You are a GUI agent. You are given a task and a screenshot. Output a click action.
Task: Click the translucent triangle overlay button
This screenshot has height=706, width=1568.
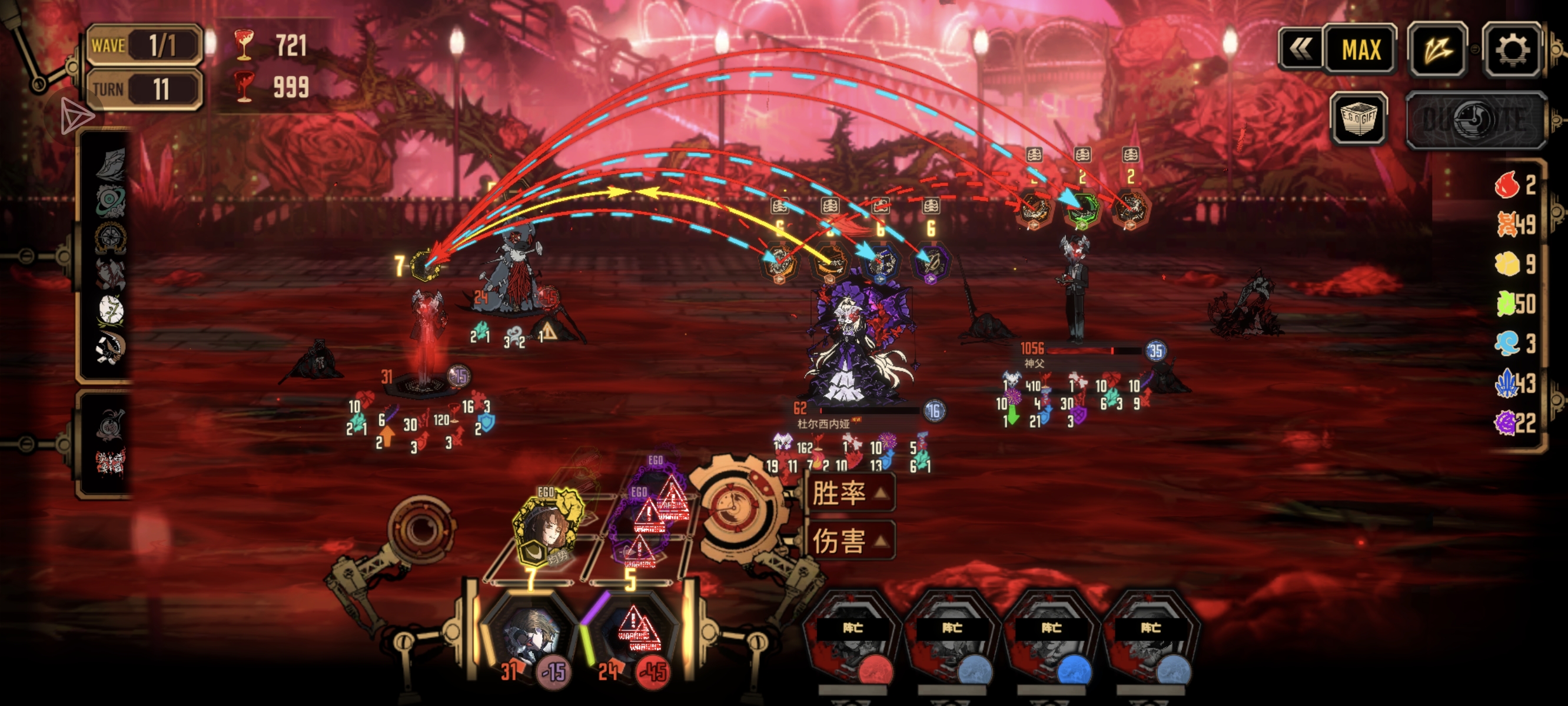(x=75, y=115)
